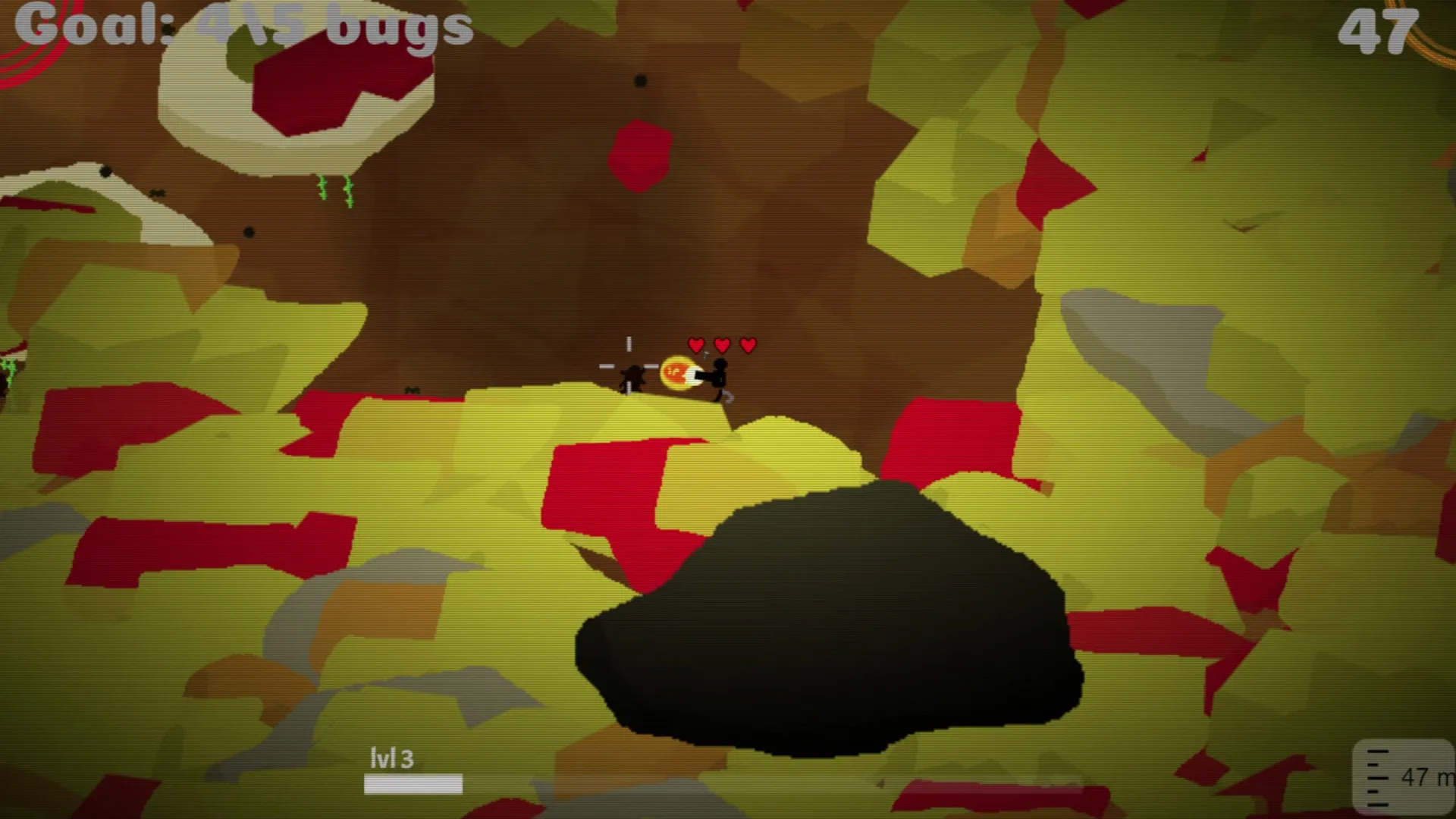Image resolution: width=1456 pixels, height=819 pixels.
Task: Click the rightmost red heart icon
Action: [747, 345]
